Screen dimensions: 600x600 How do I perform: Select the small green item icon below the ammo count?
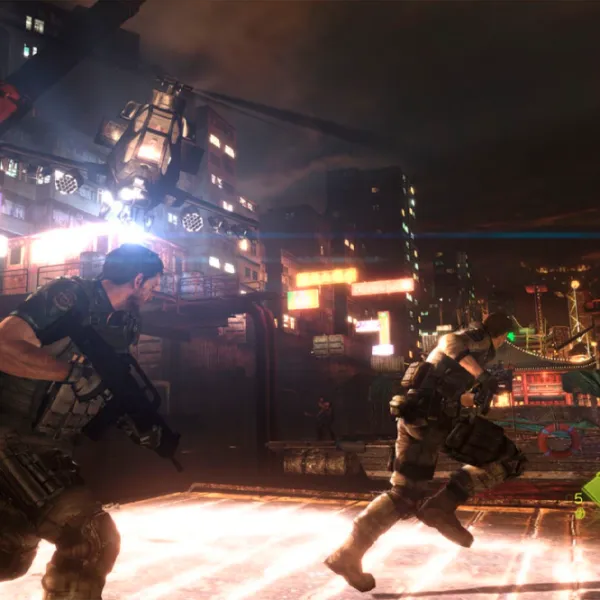click(x=580, y=513)
